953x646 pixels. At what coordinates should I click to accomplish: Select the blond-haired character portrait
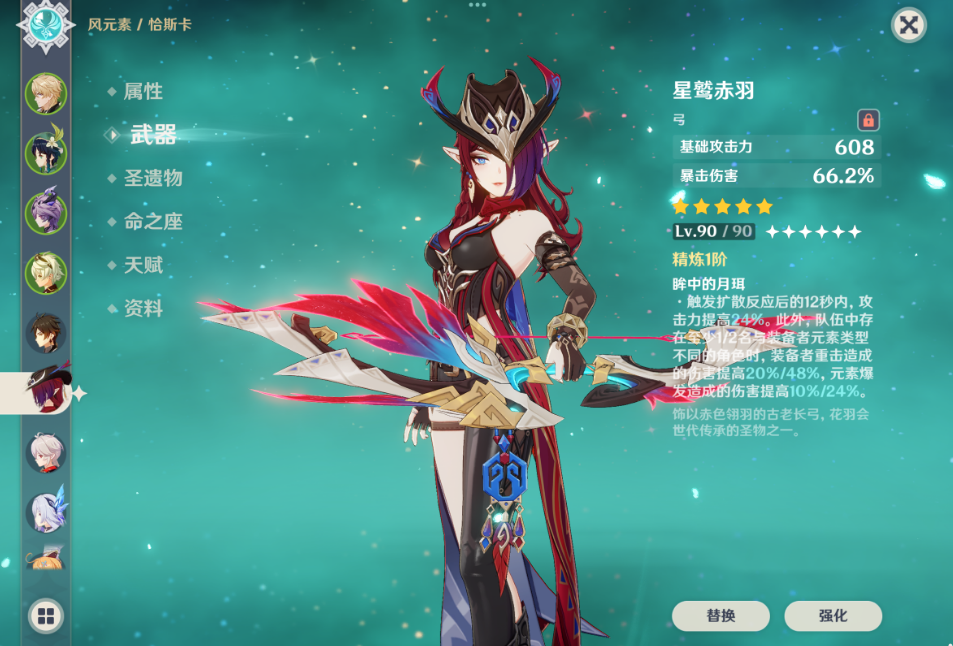[46, 93]
